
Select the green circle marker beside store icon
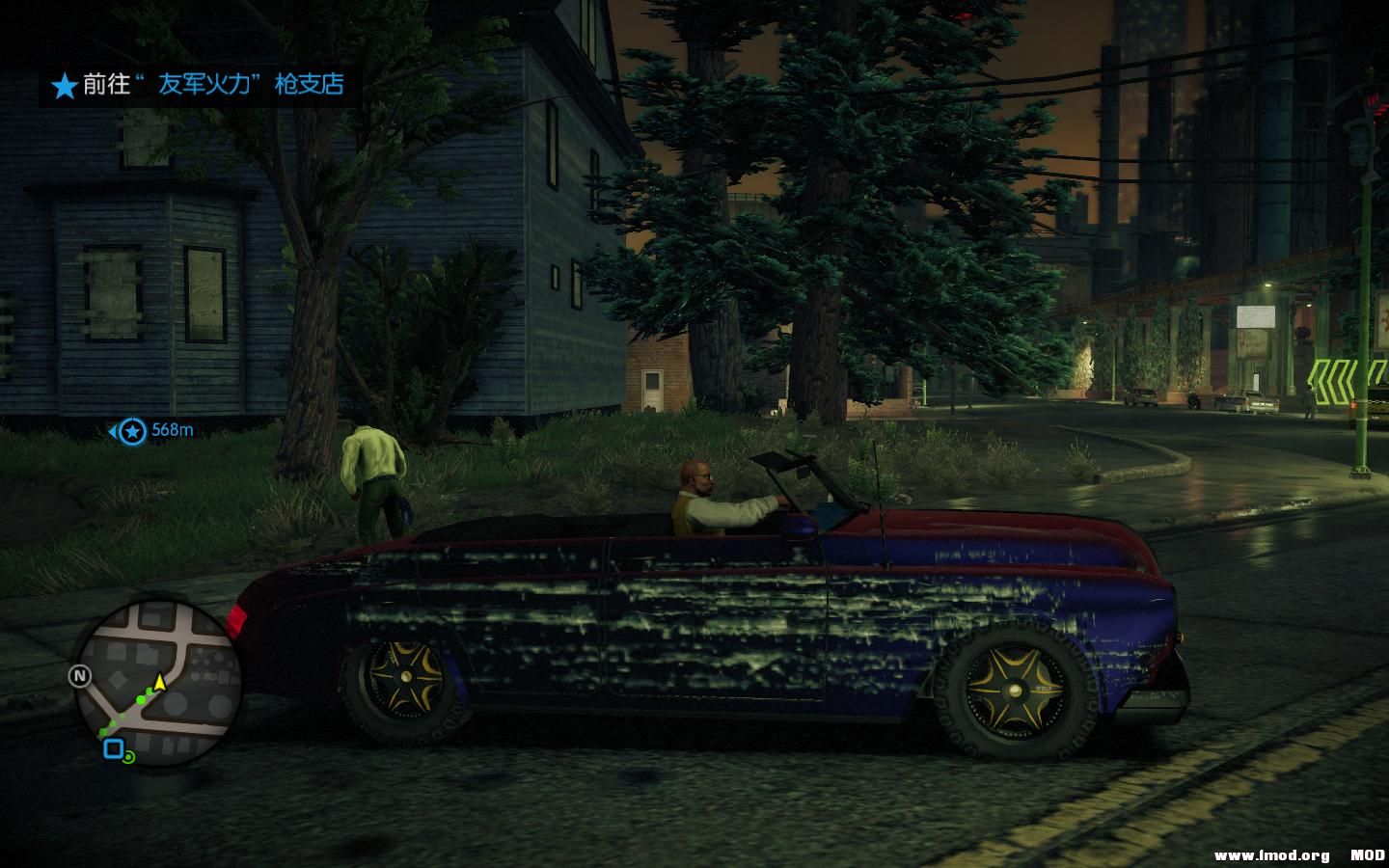(129, 758)
